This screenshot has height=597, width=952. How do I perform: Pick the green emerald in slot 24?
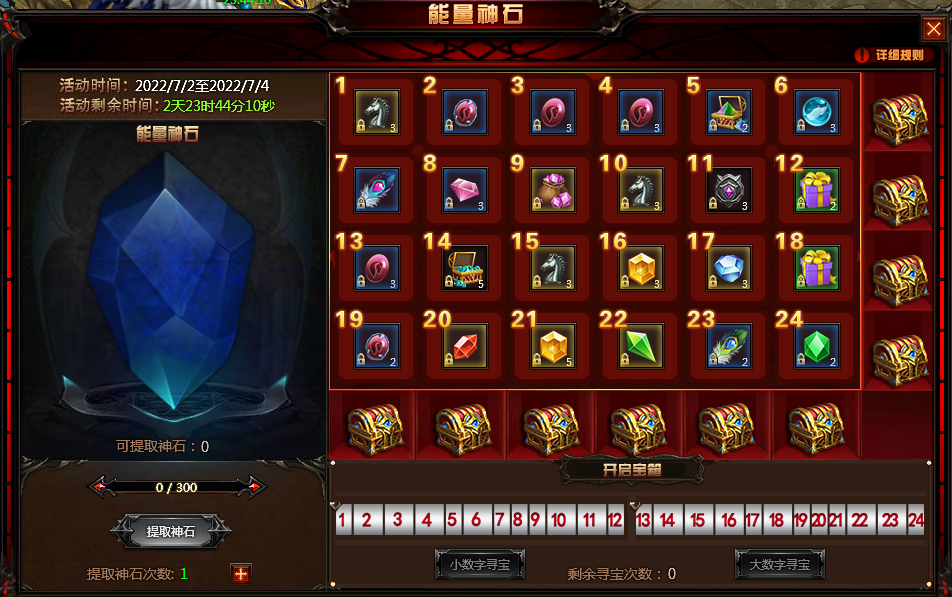click(x=817, y=346)
